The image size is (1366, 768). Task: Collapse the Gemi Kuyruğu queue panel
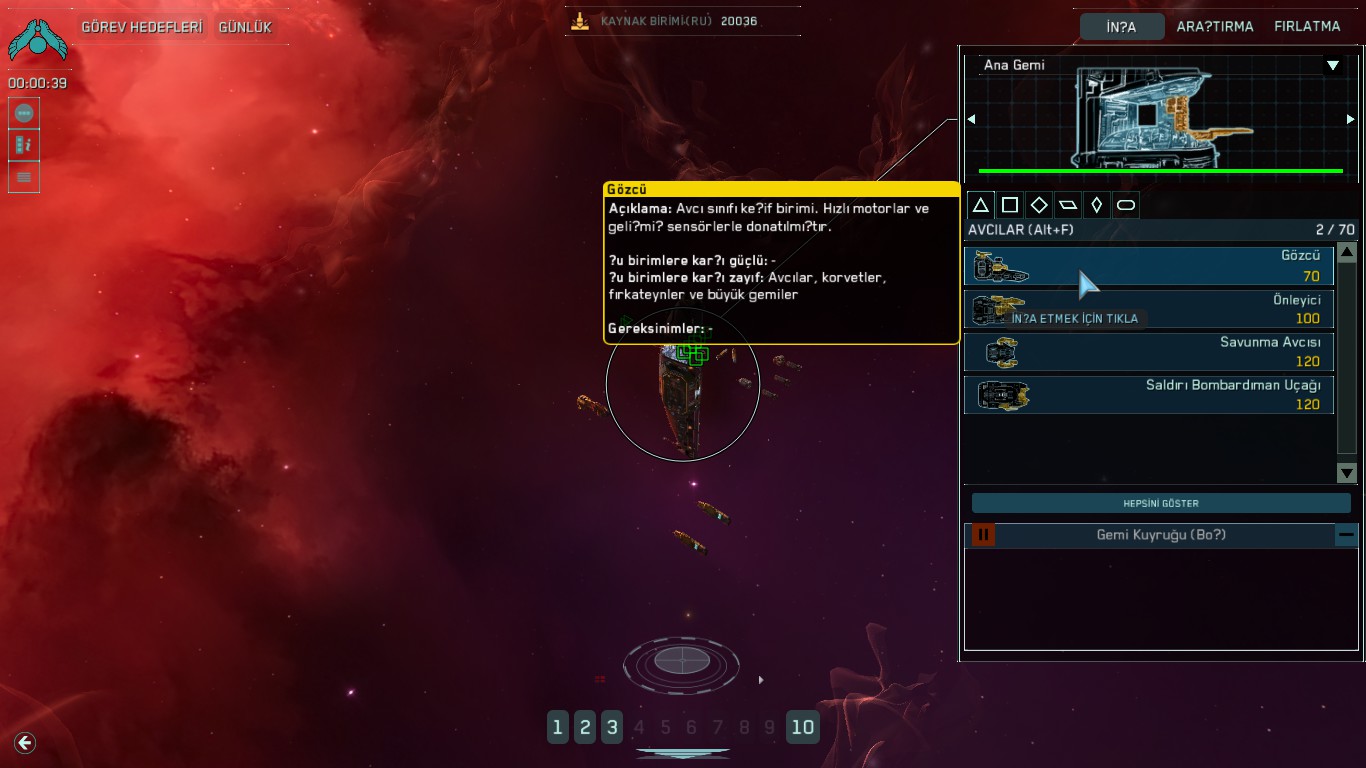1347,535
